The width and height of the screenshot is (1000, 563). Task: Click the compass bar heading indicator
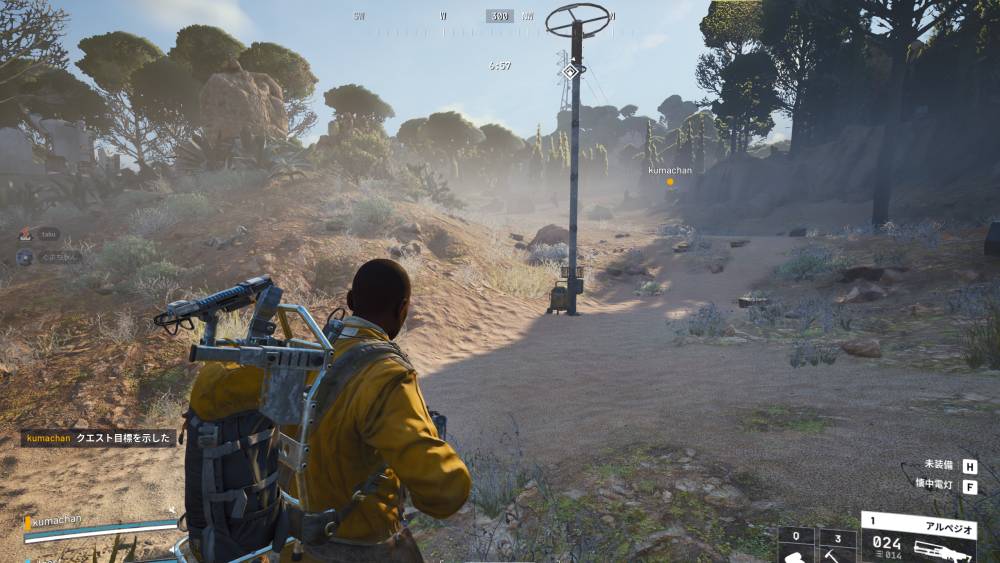point(499,16)
